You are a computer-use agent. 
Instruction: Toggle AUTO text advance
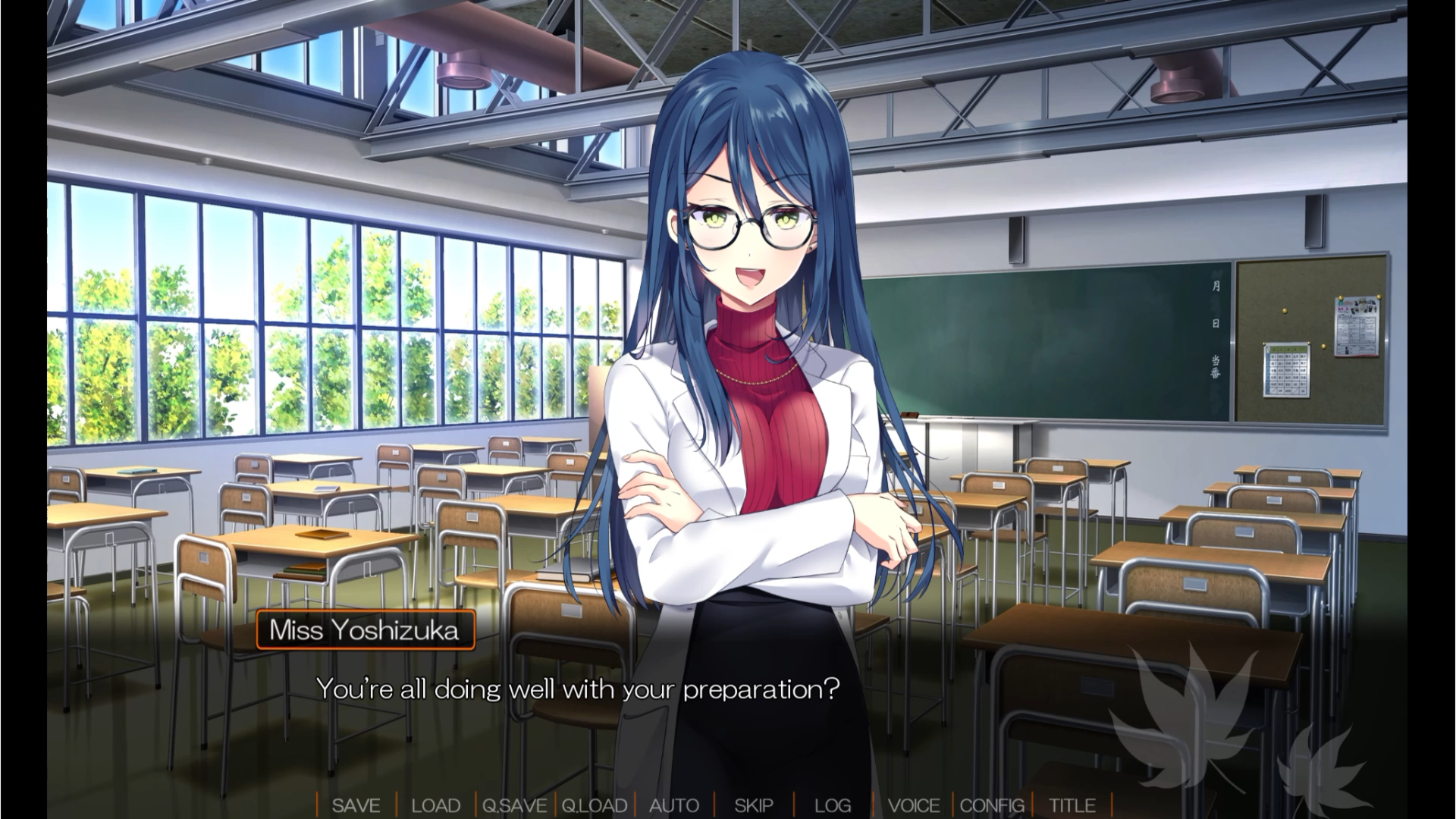[673, 805]
